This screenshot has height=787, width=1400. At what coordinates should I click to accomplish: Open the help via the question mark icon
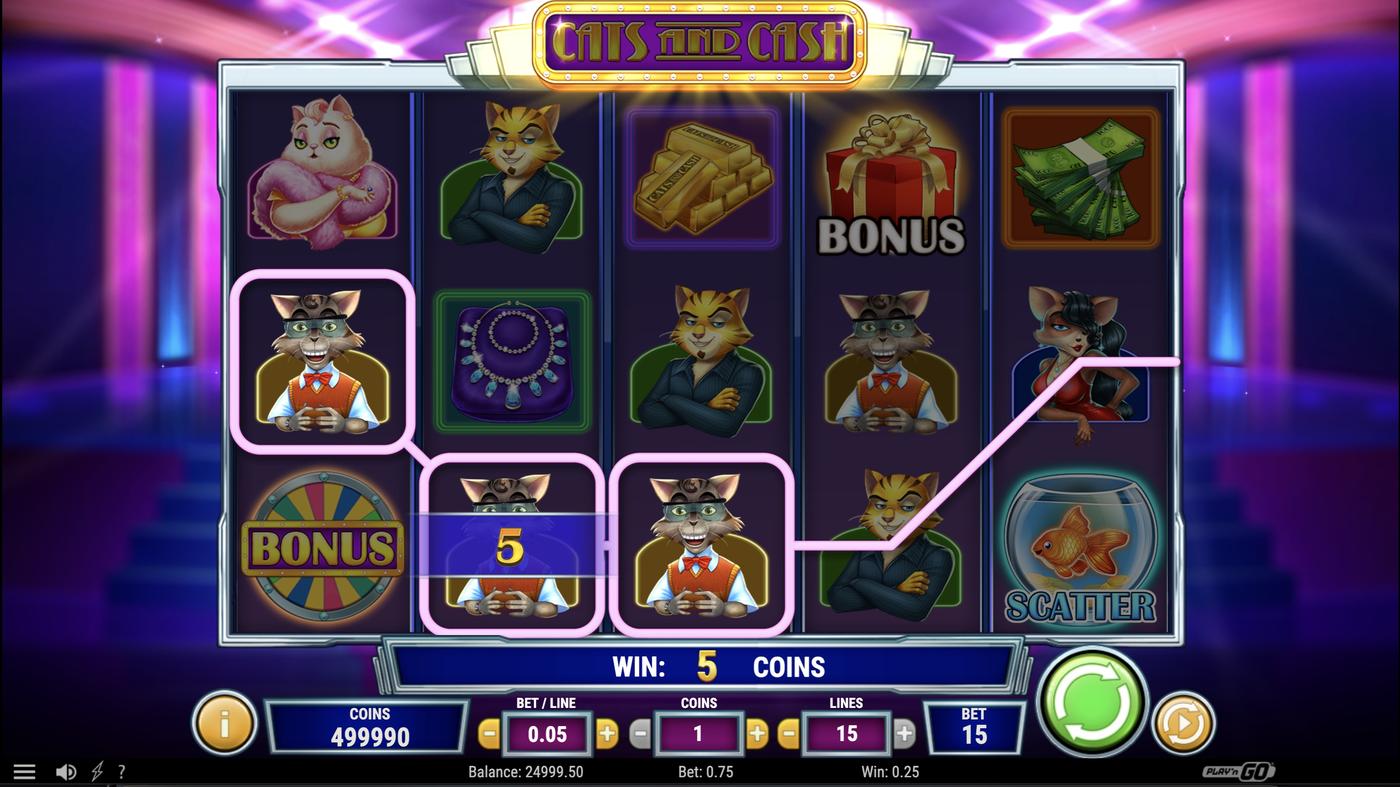121,771
